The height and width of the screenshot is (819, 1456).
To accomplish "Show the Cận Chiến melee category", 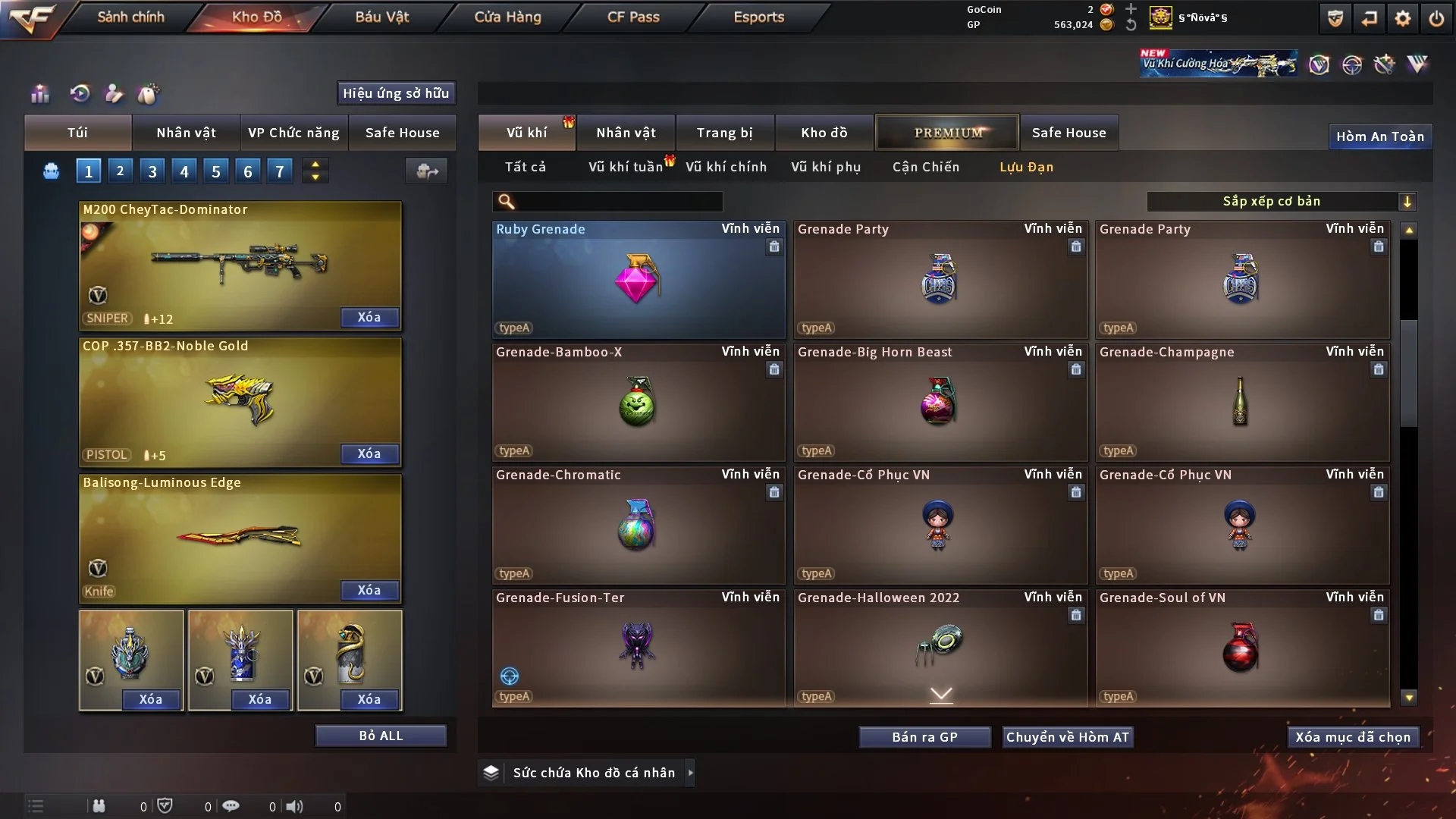I will 925,167.
